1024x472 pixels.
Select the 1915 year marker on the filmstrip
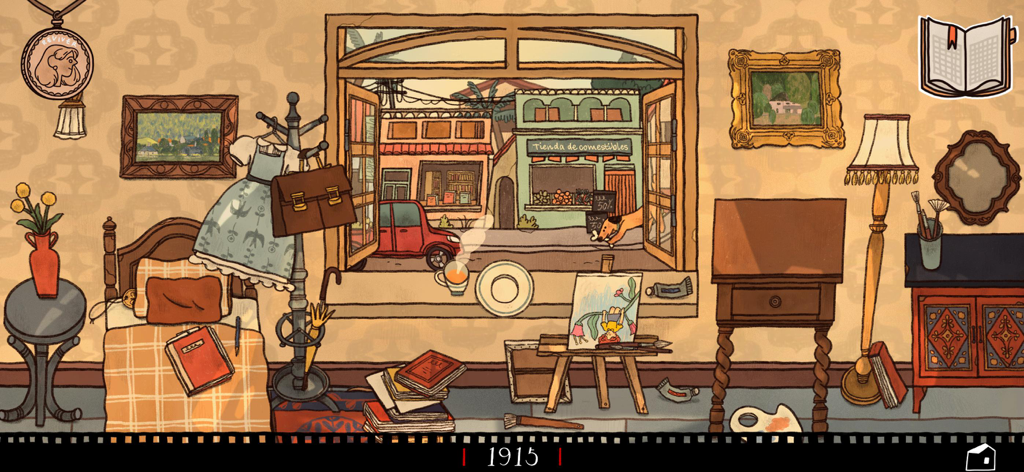[512, 457]
